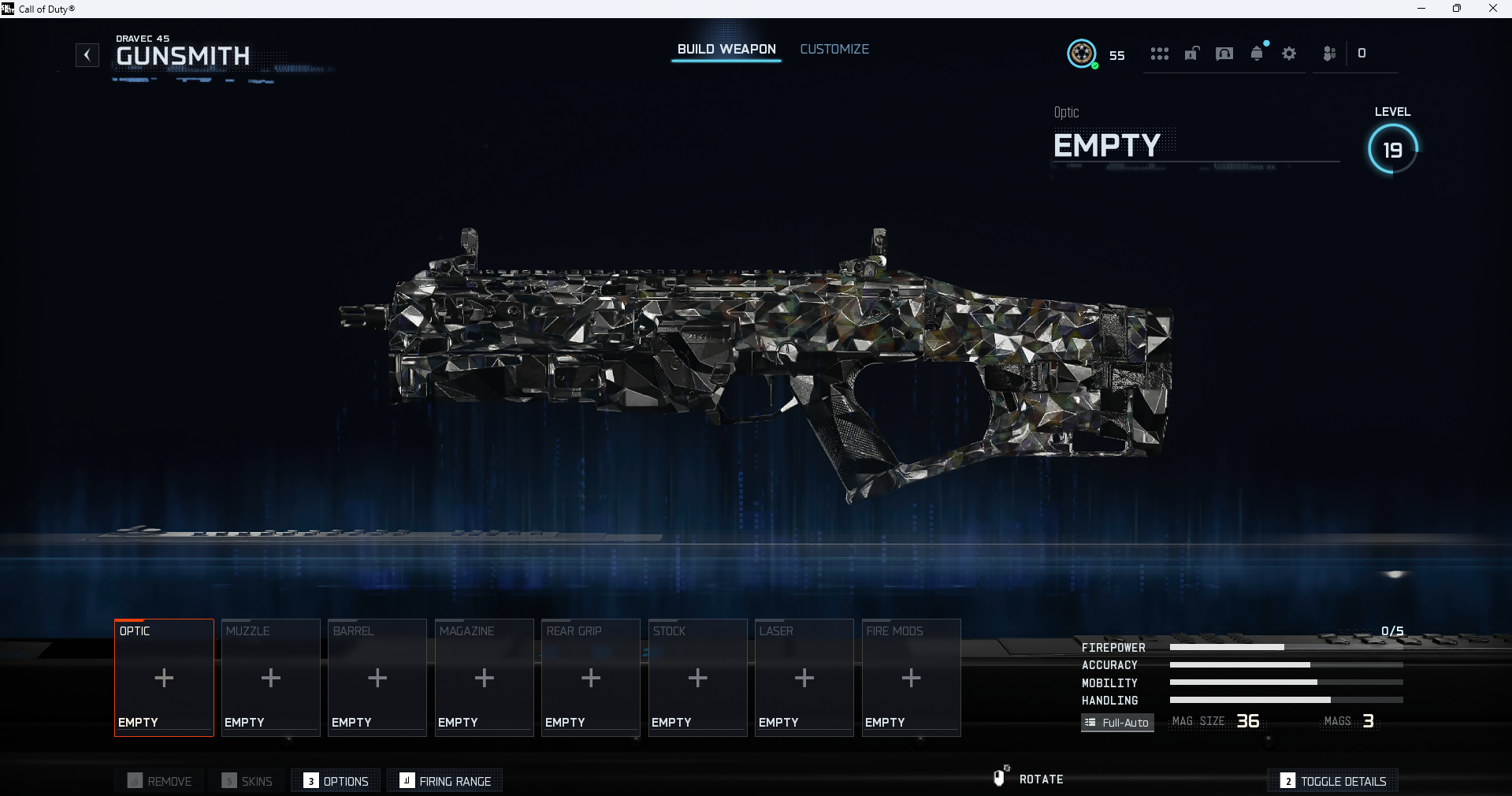The height and width of the screenshot is (796, 1512).
Task: Pick the Rear Grip attachment slot
Action: point(591,678)
